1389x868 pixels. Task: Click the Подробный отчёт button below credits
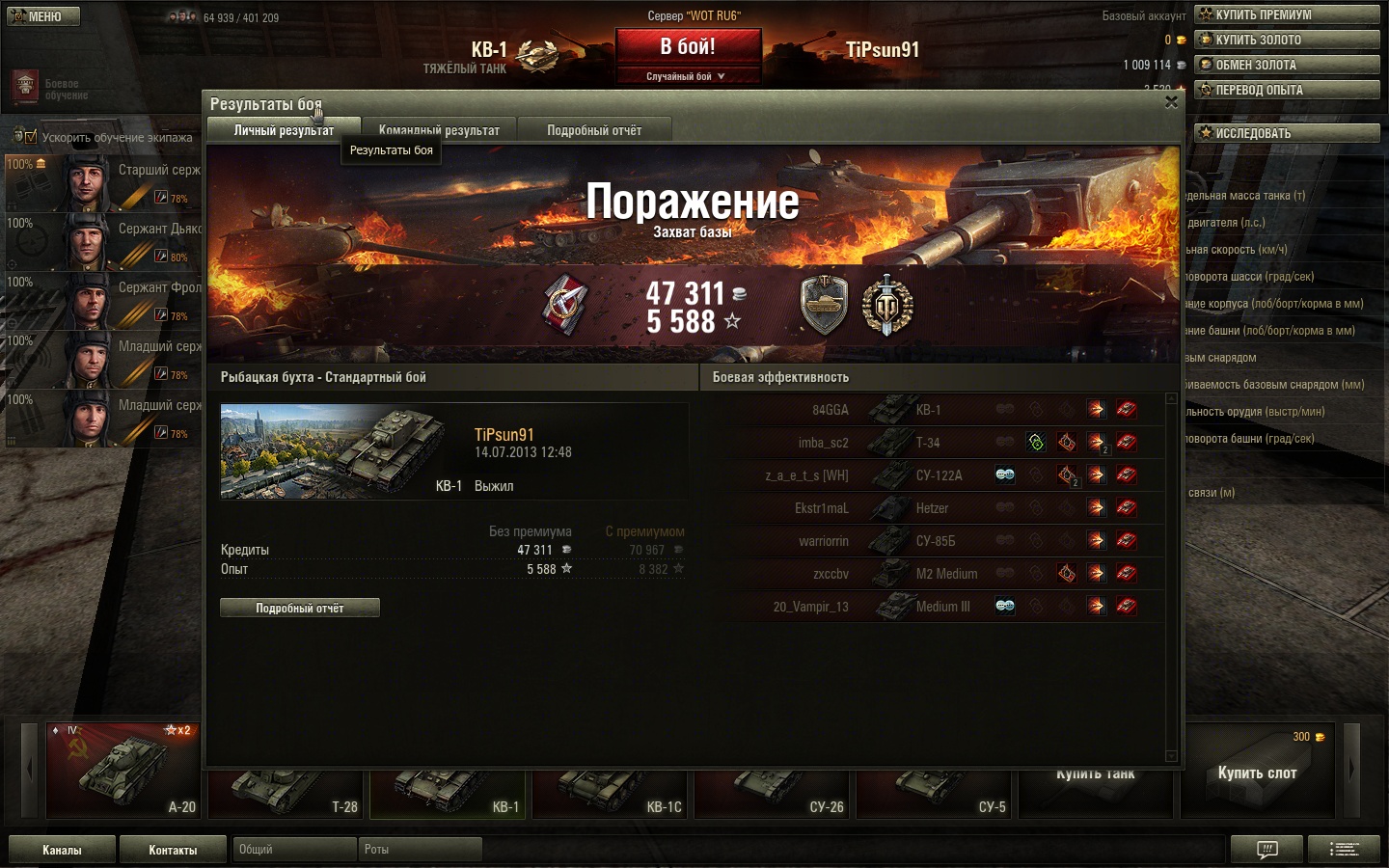coord(300,608)
